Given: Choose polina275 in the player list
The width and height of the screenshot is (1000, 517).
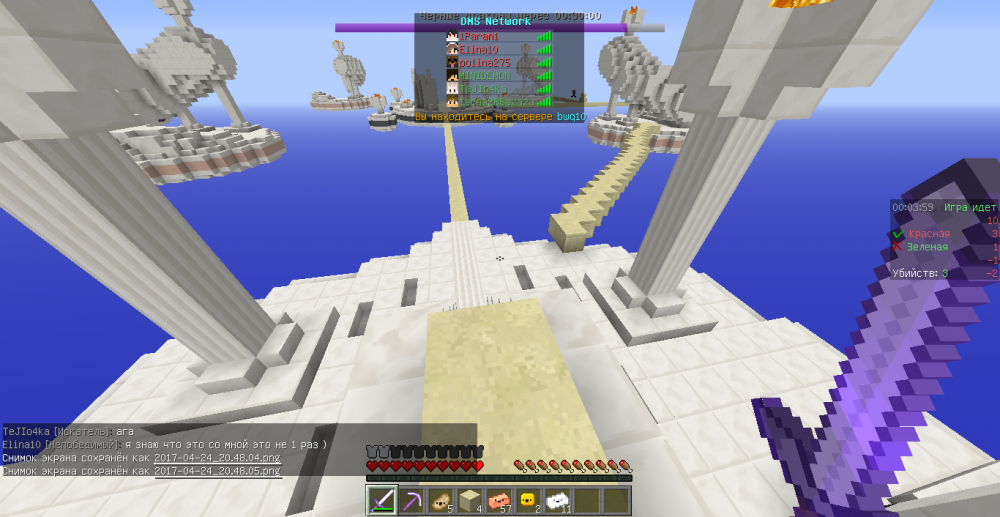Looking at the screenshot, I should point(484,63).
